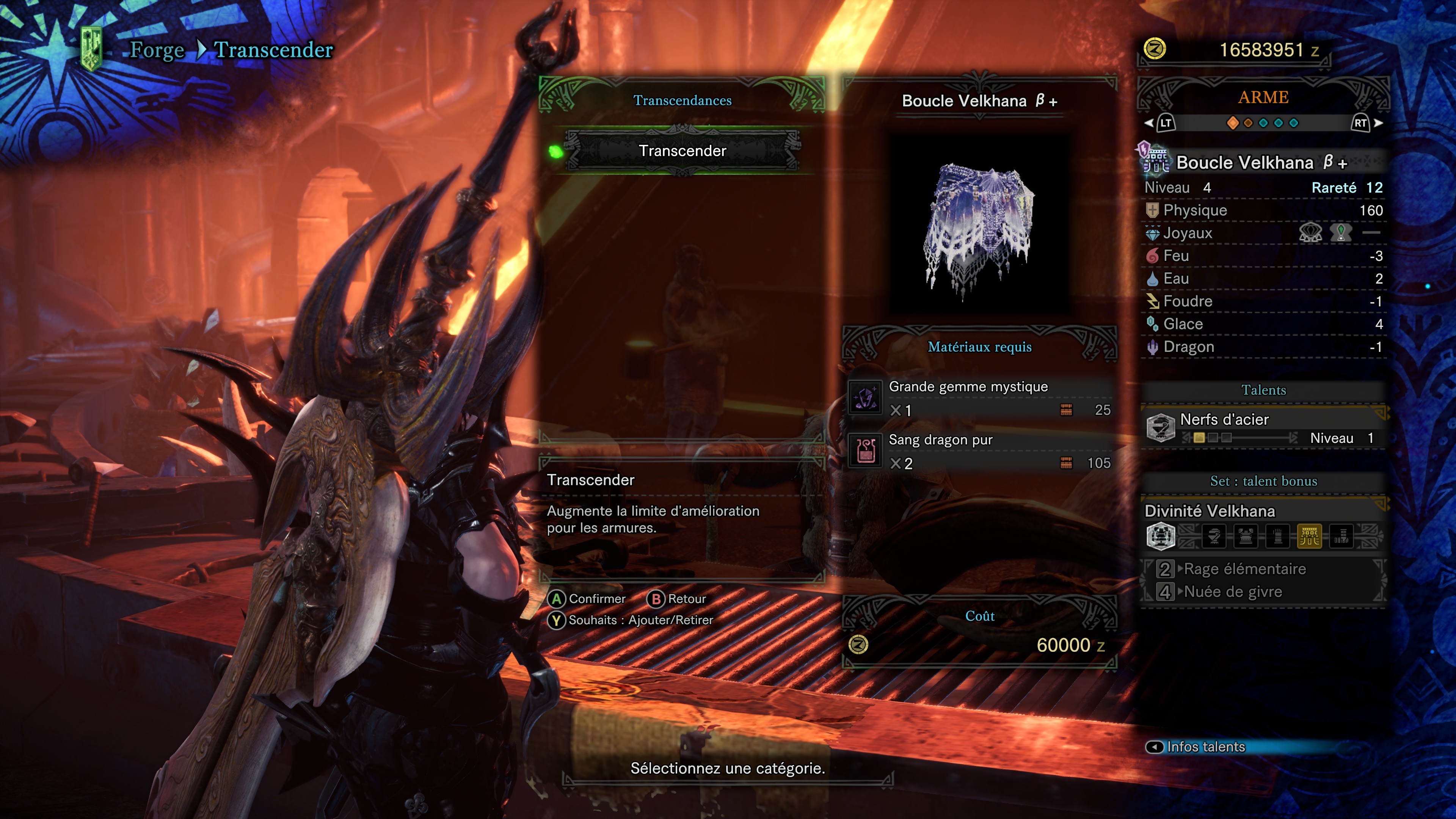Select the first teal diamond in category selector
The height and width of the screenshot is (819, 1456).
1263,123
